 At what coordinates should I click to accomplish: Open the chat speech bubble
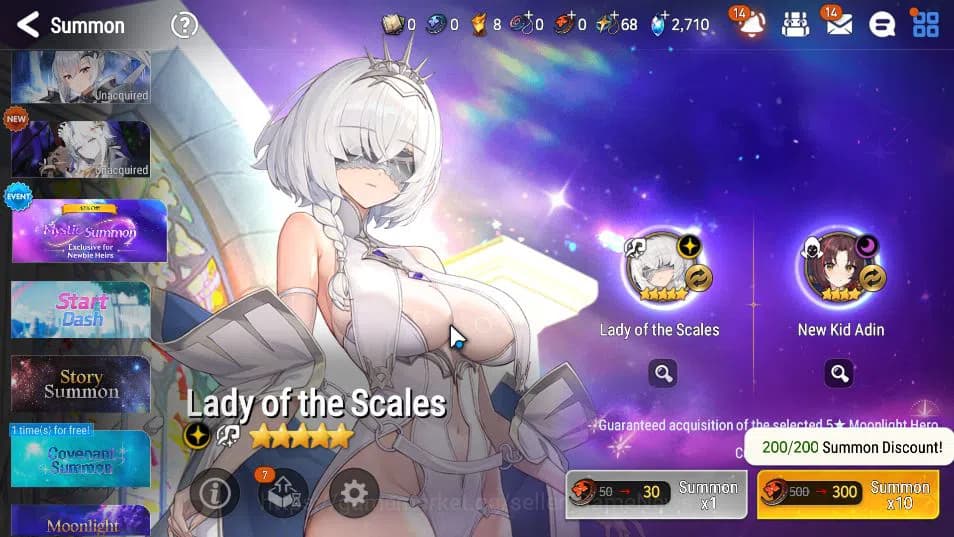[x=881, y=25]
